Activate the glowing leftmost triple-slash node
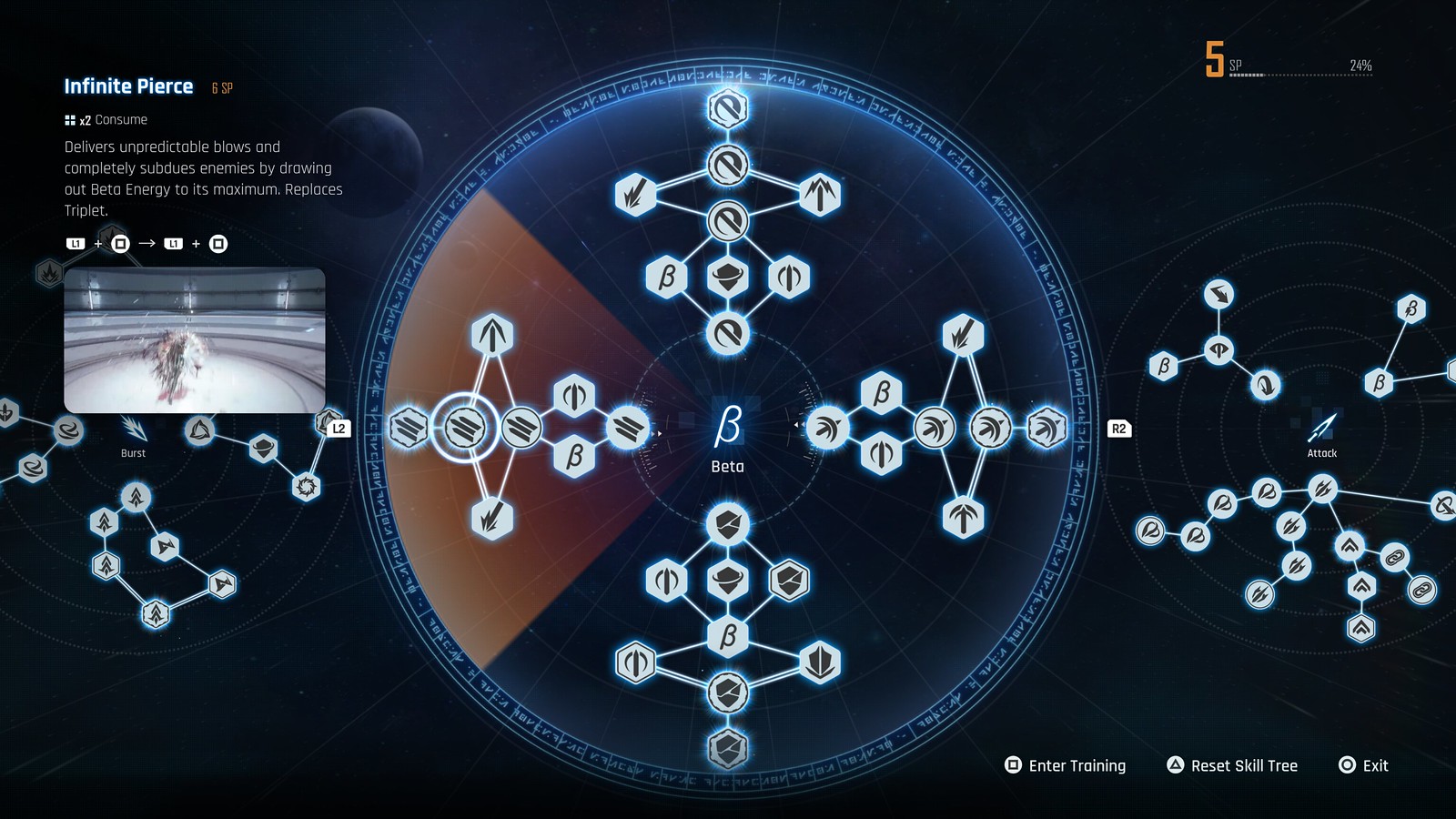This screenshot has height=819, width=1456. pos(408,425)
